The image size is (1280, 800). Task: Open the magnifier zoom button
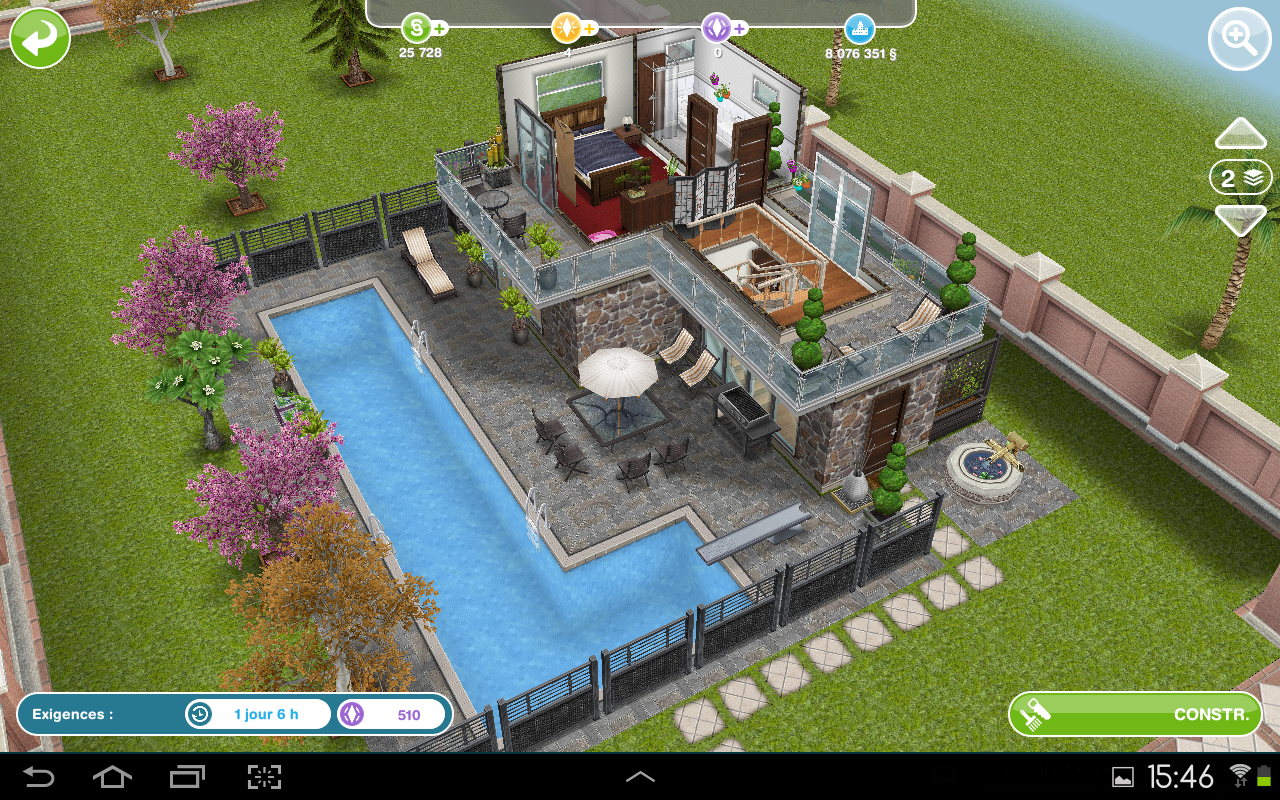point(1239,40)
